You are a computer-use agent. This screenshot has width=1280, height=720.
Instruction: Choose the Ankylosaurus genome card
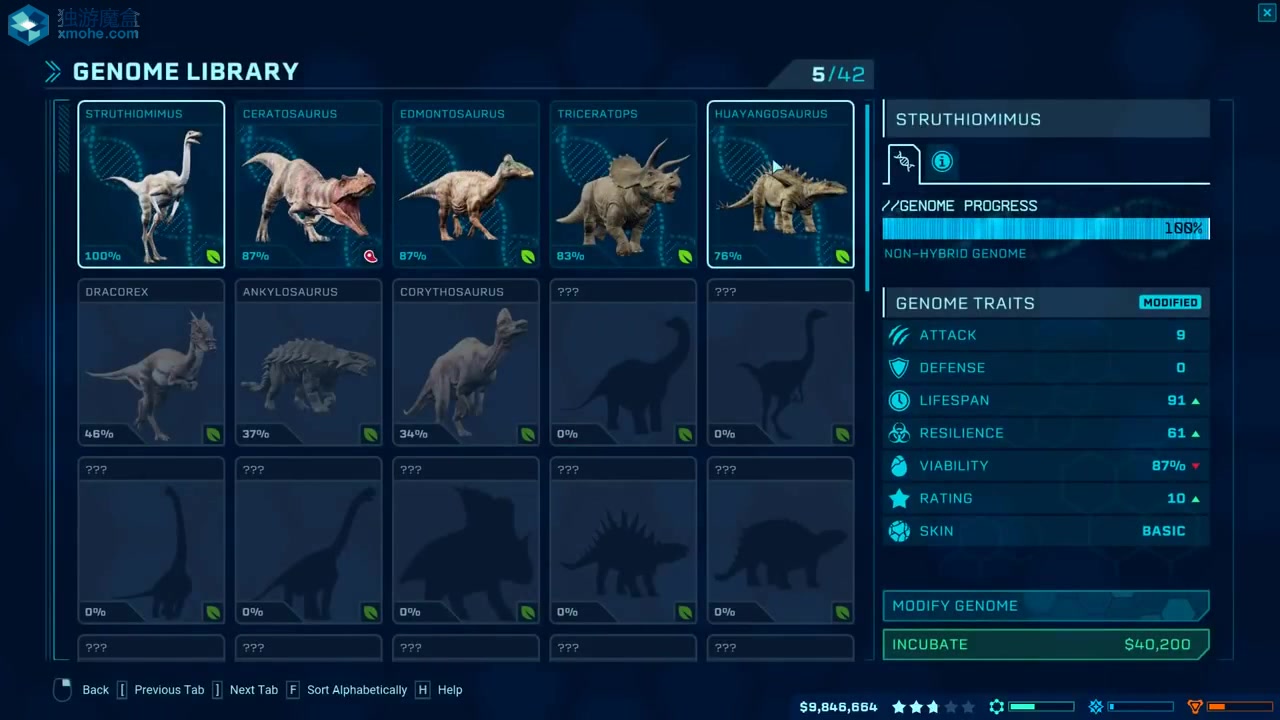[308, 362]
